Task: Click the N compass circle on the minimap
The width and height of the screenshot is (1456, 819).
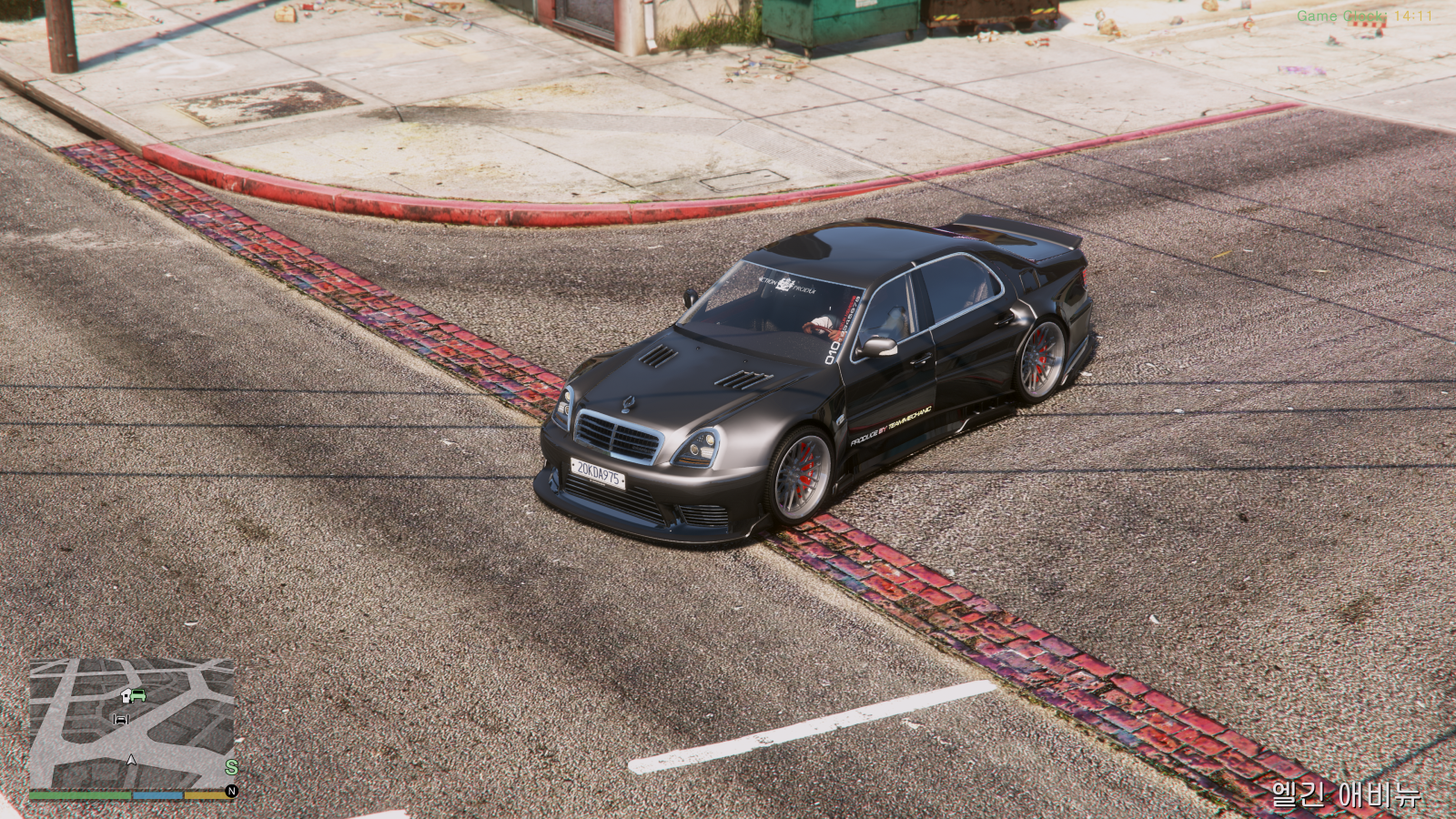Action: pos(232,791)
